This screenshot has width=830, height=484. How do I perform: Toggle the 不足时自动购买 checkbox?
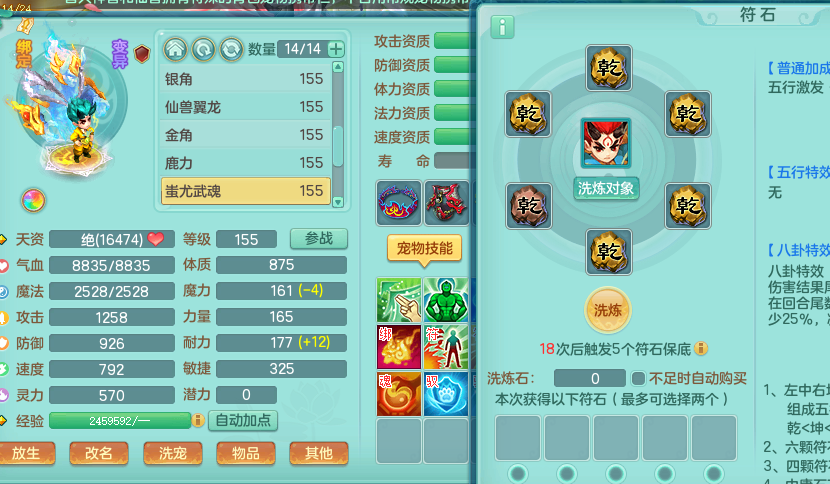coord(638,378)
